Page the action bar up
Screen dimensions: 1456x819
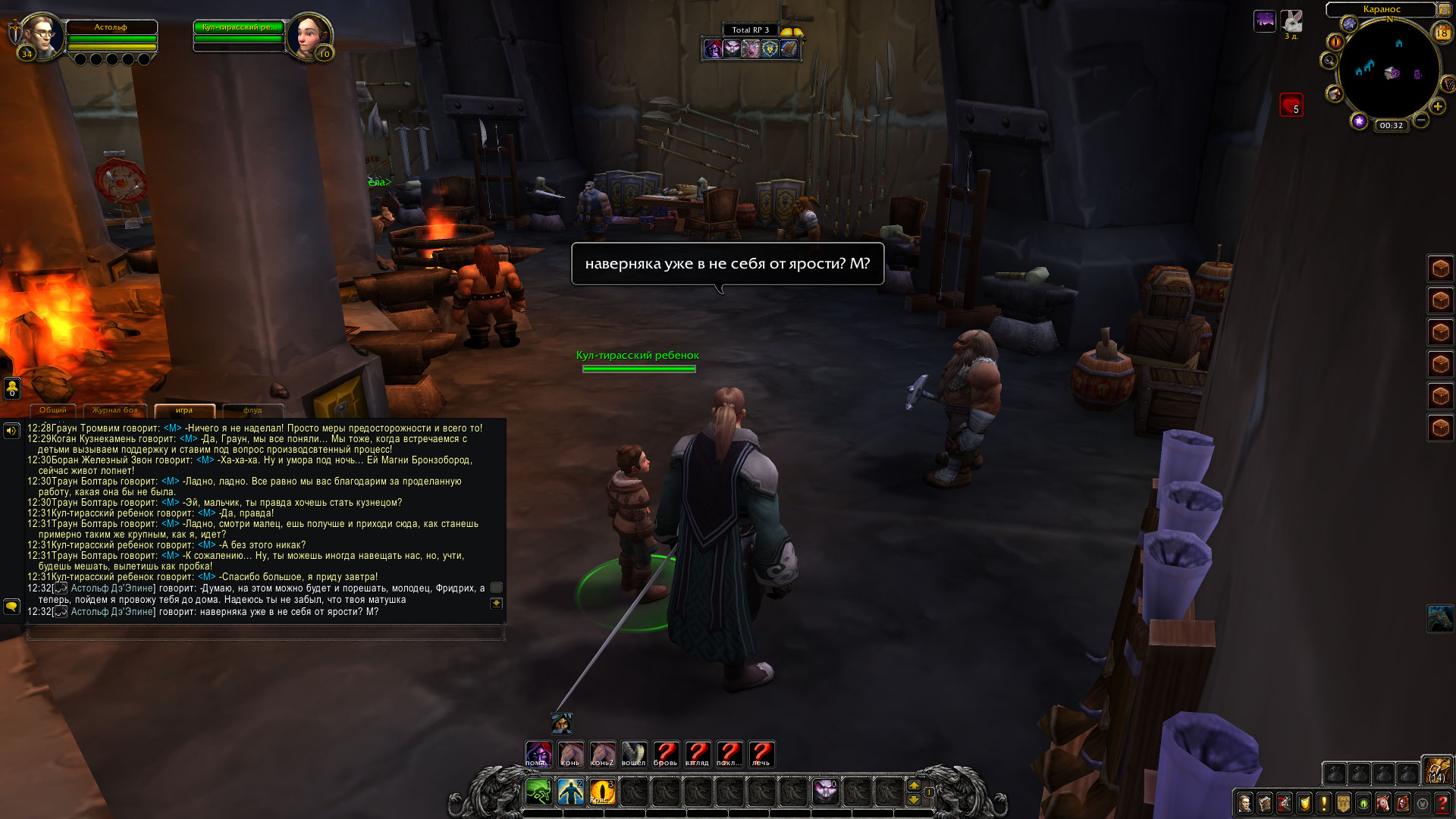[x=914, y=786]
